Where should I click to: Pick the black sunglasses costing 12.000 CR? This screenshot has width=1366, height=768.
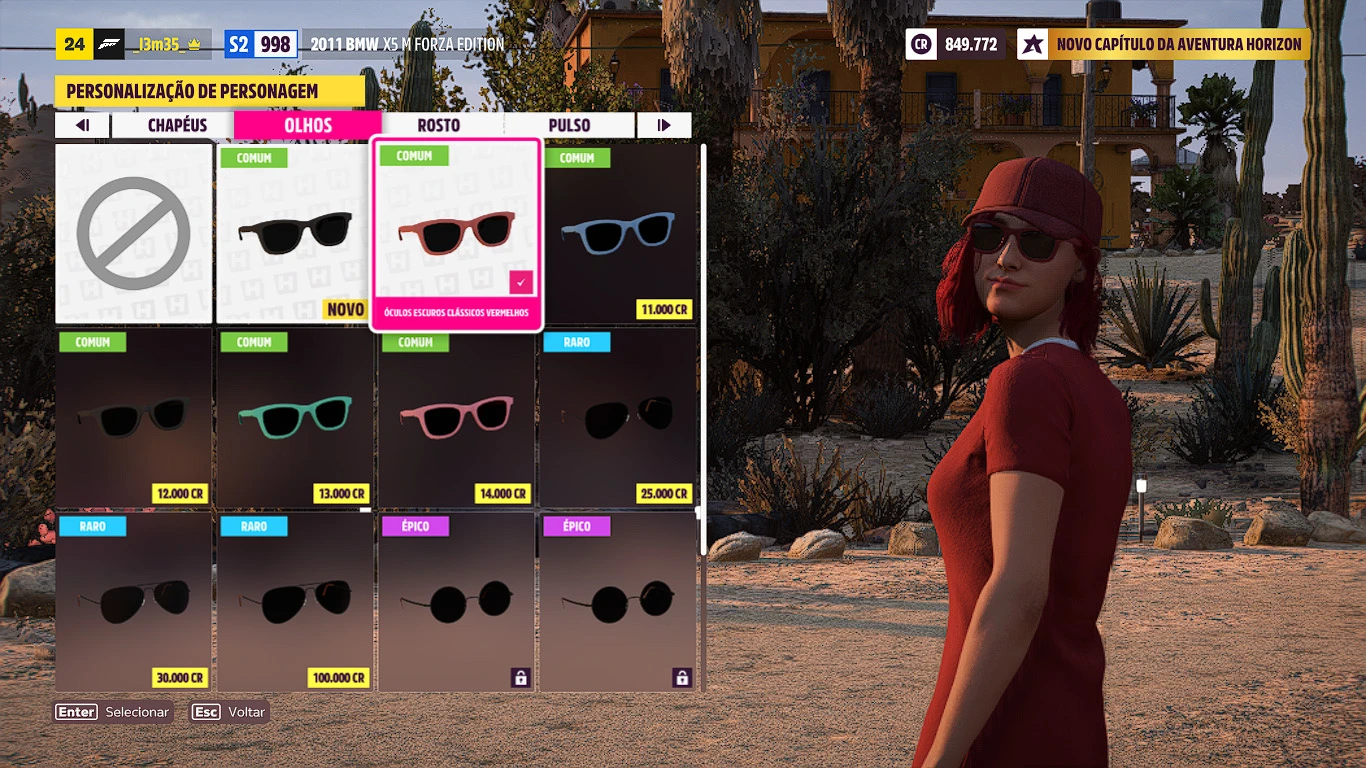[x=134, y=418]
